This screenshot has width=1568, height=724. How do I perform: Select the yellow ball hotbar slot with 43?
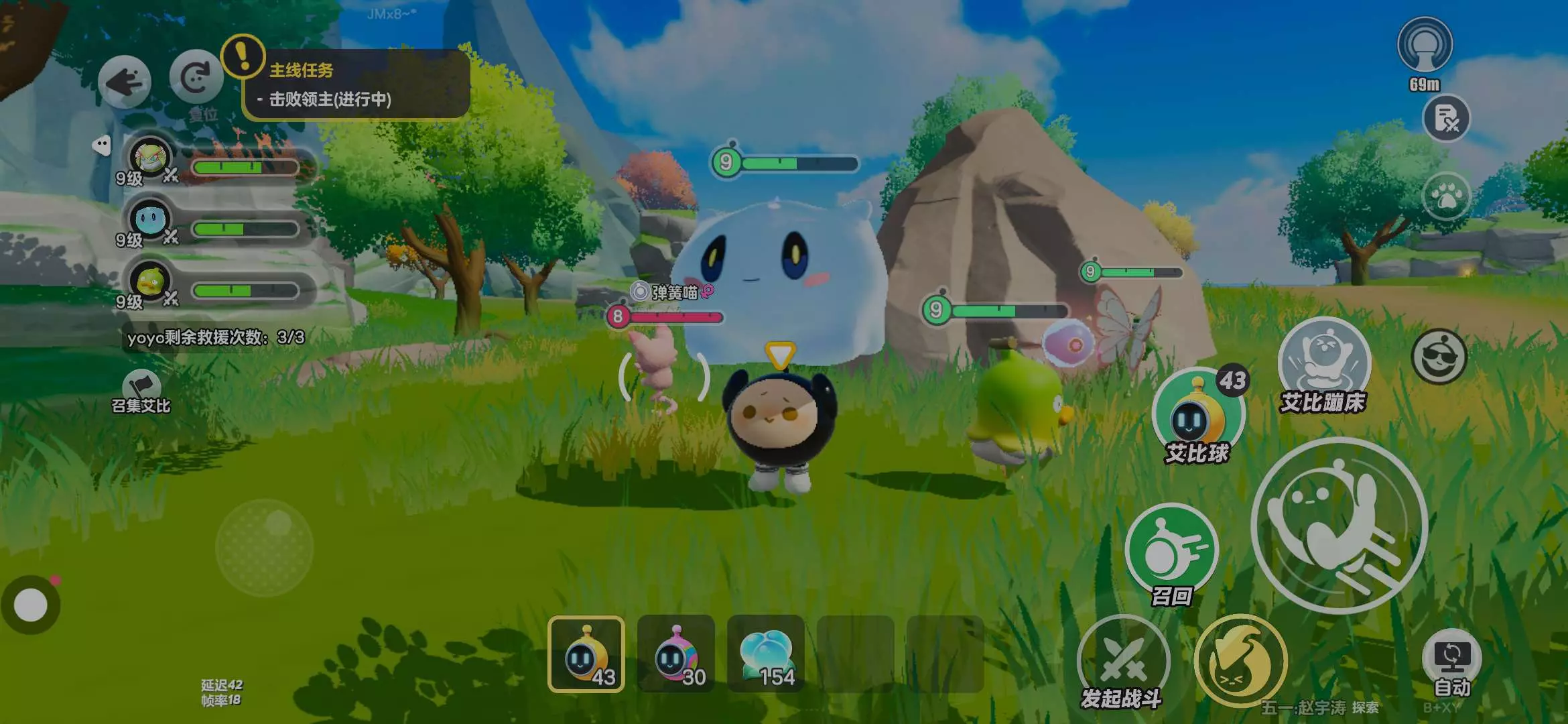[x=586, y=654]
